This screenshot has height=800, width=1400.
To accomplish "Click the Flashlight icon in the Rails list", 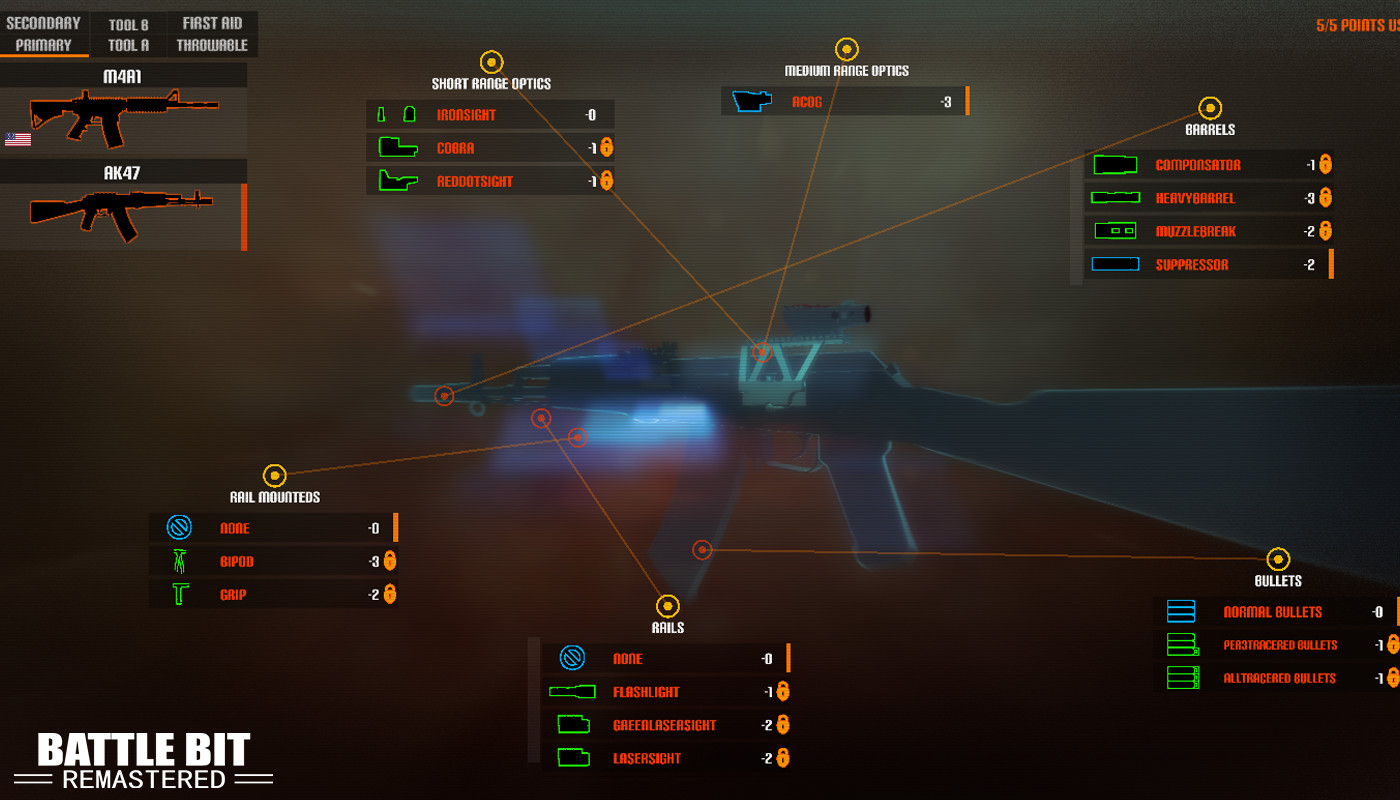I will pos(573,691).
